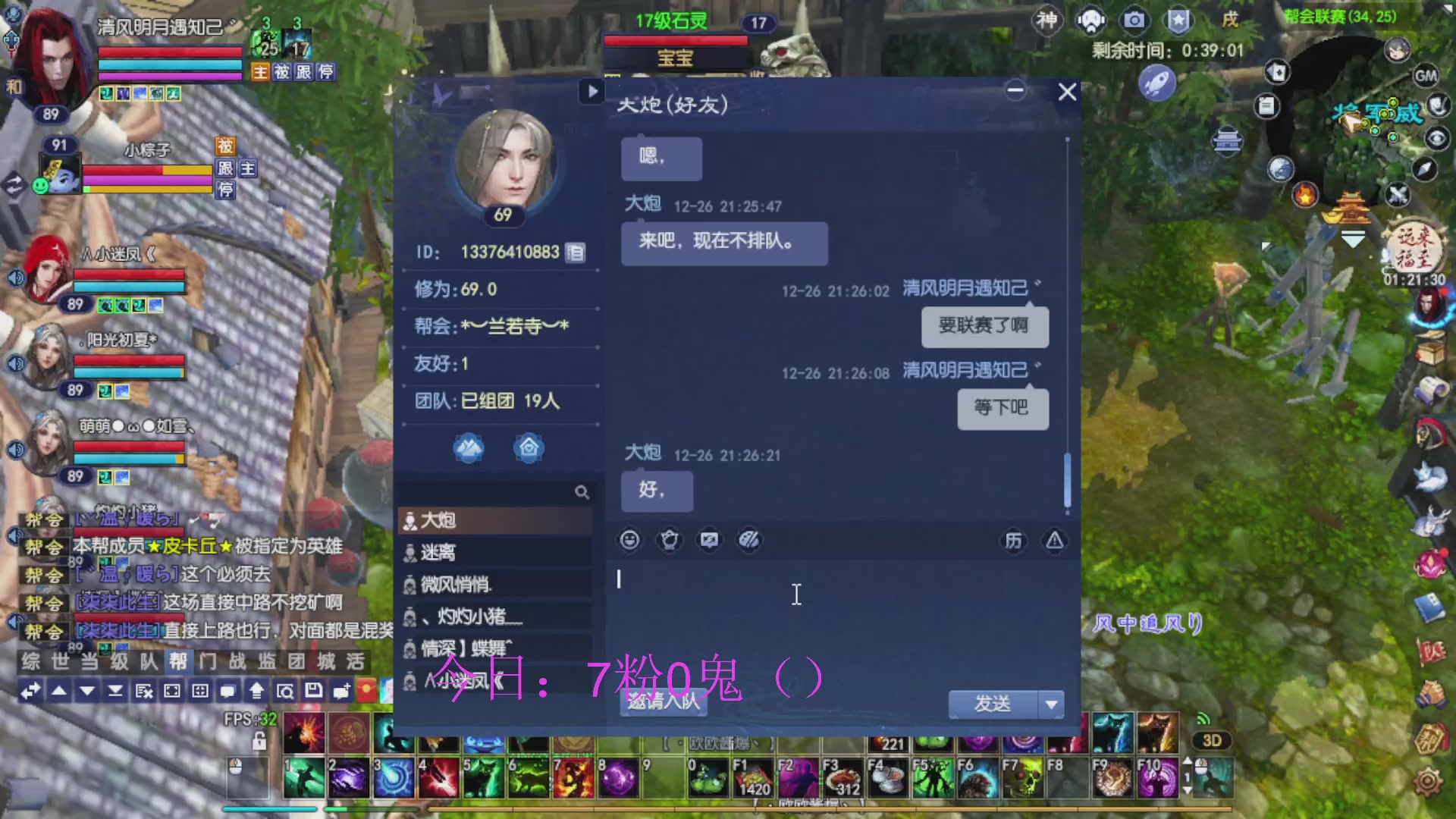The width and height of the screenshot is (1456, 819).
Task: Open the emoji picker in chat
Action: [x=630, y=540]
